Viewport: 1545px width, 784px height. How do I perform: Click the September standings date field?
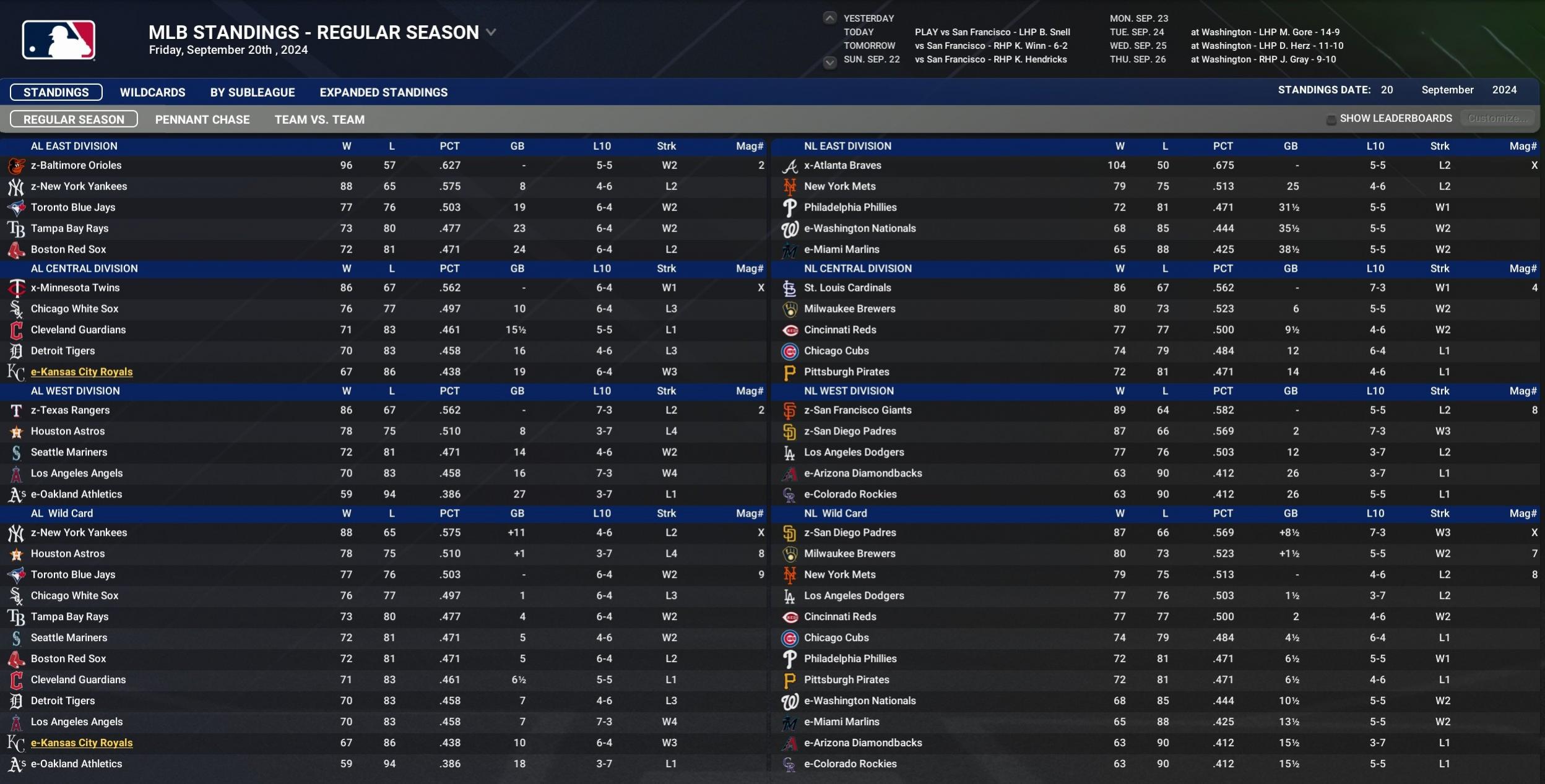click(1447, 89)
